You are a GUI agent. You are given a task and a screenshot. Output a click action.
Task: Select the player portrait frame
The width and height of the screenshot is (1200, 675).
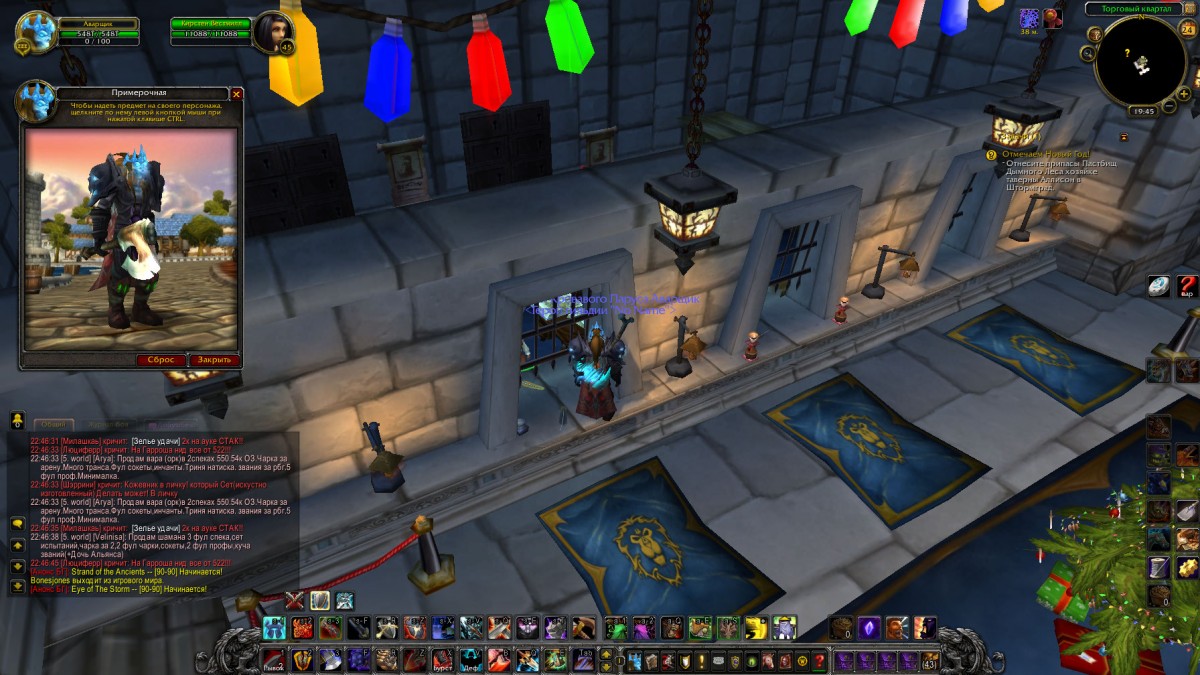pyautogui.click(x=36, y=31)
